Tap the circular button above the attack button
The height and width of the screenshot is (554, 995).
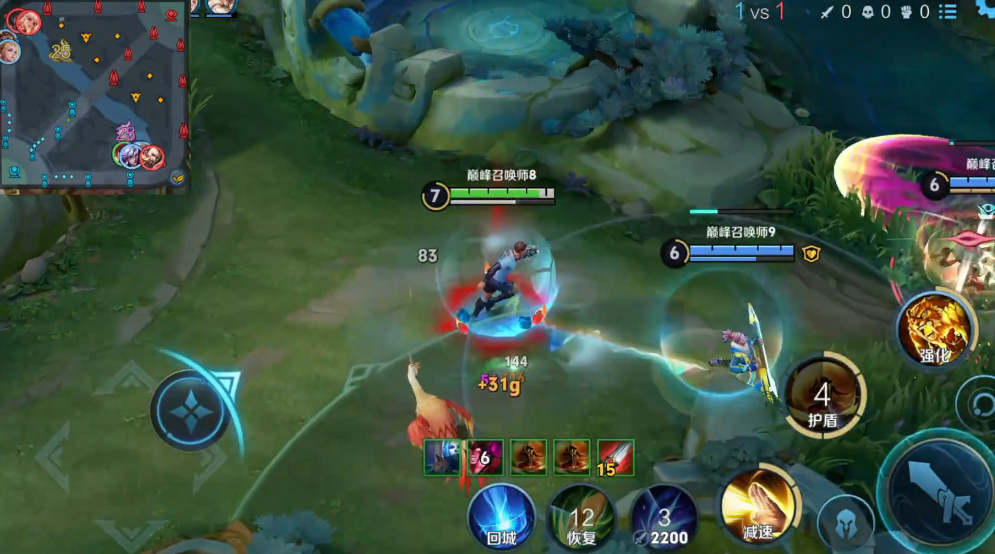978,402
